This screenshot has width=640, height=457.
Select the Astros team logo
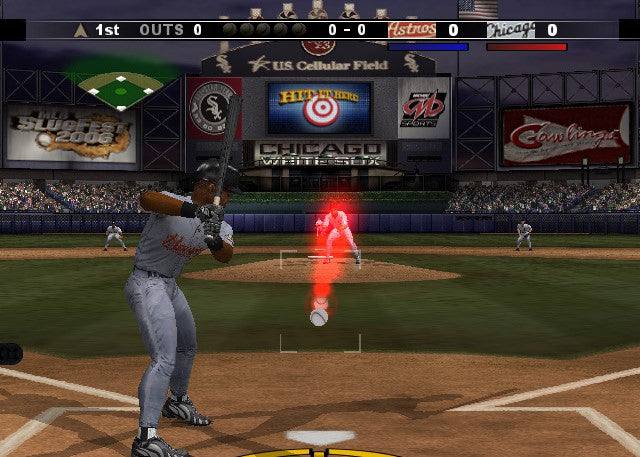pos(412,30)
